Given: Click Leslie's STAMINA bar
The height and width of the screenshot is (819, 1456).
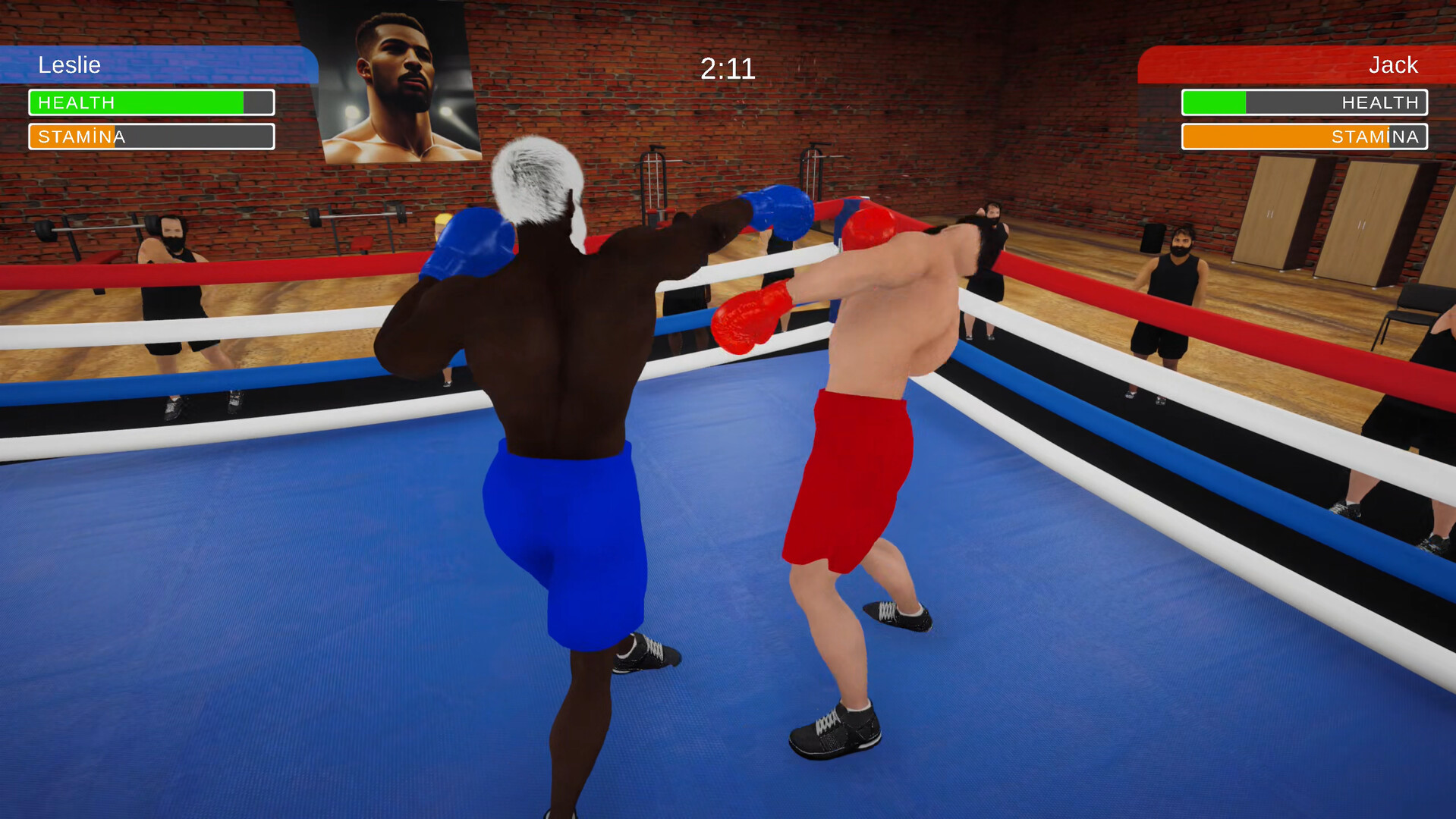Looking at the screenshot, I should point(151,137).
